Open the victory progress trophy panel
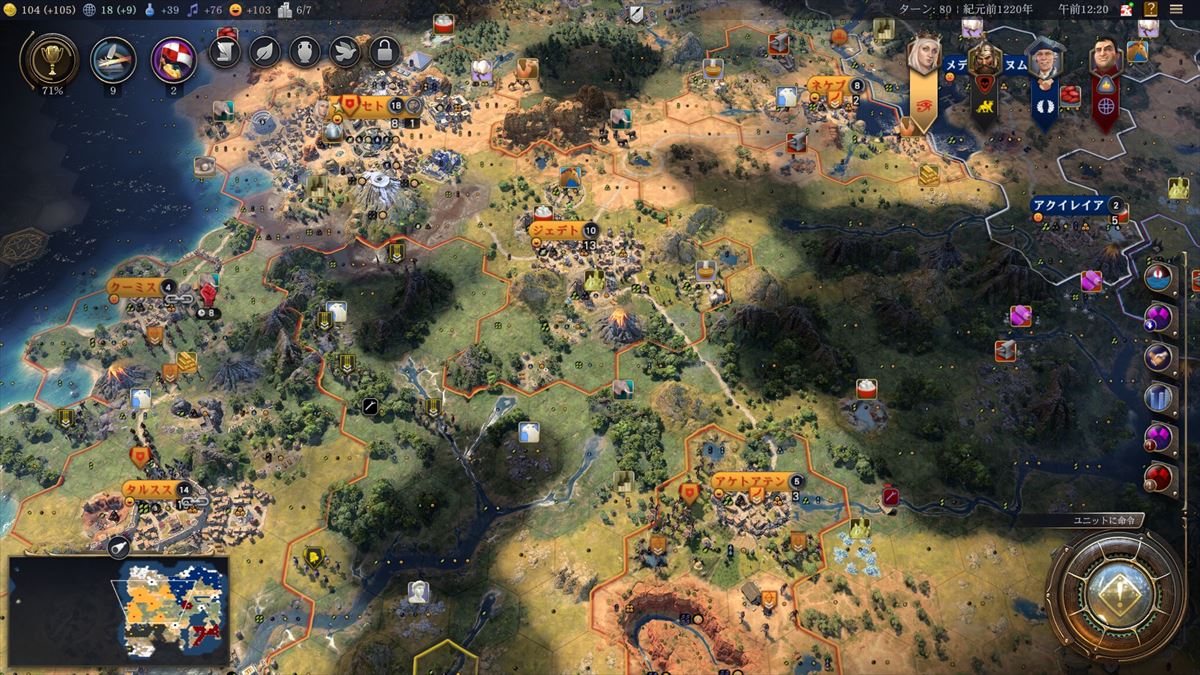The width and height of the screenshot is (1200, 675). (48, 60)
